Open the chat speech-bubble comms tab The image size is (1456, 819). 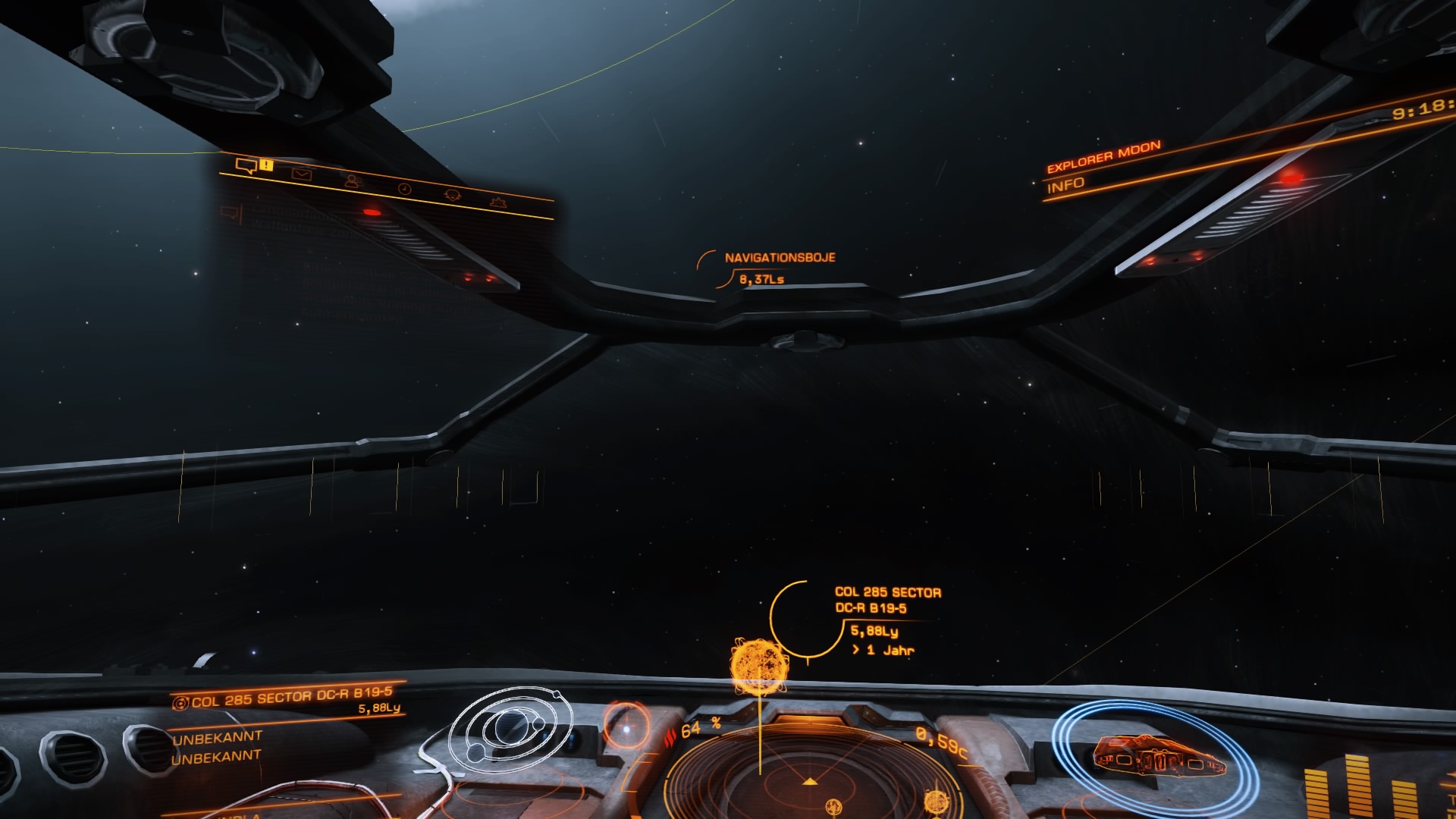tap(246, 165)
